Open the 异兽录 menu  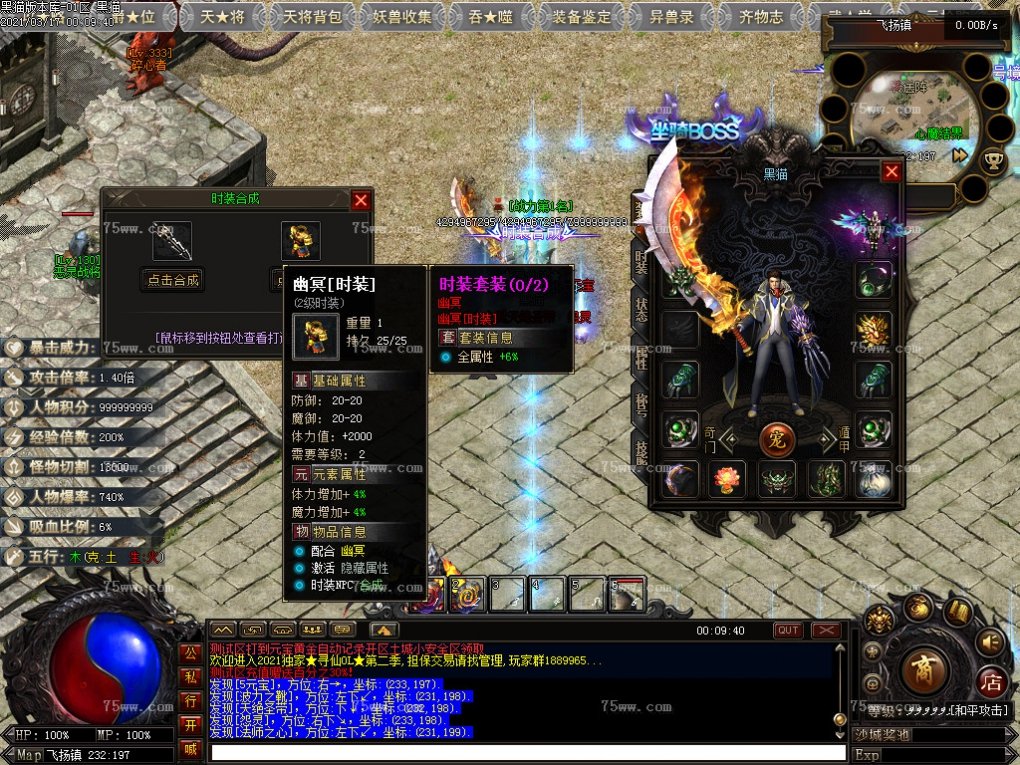coord(672,16)
